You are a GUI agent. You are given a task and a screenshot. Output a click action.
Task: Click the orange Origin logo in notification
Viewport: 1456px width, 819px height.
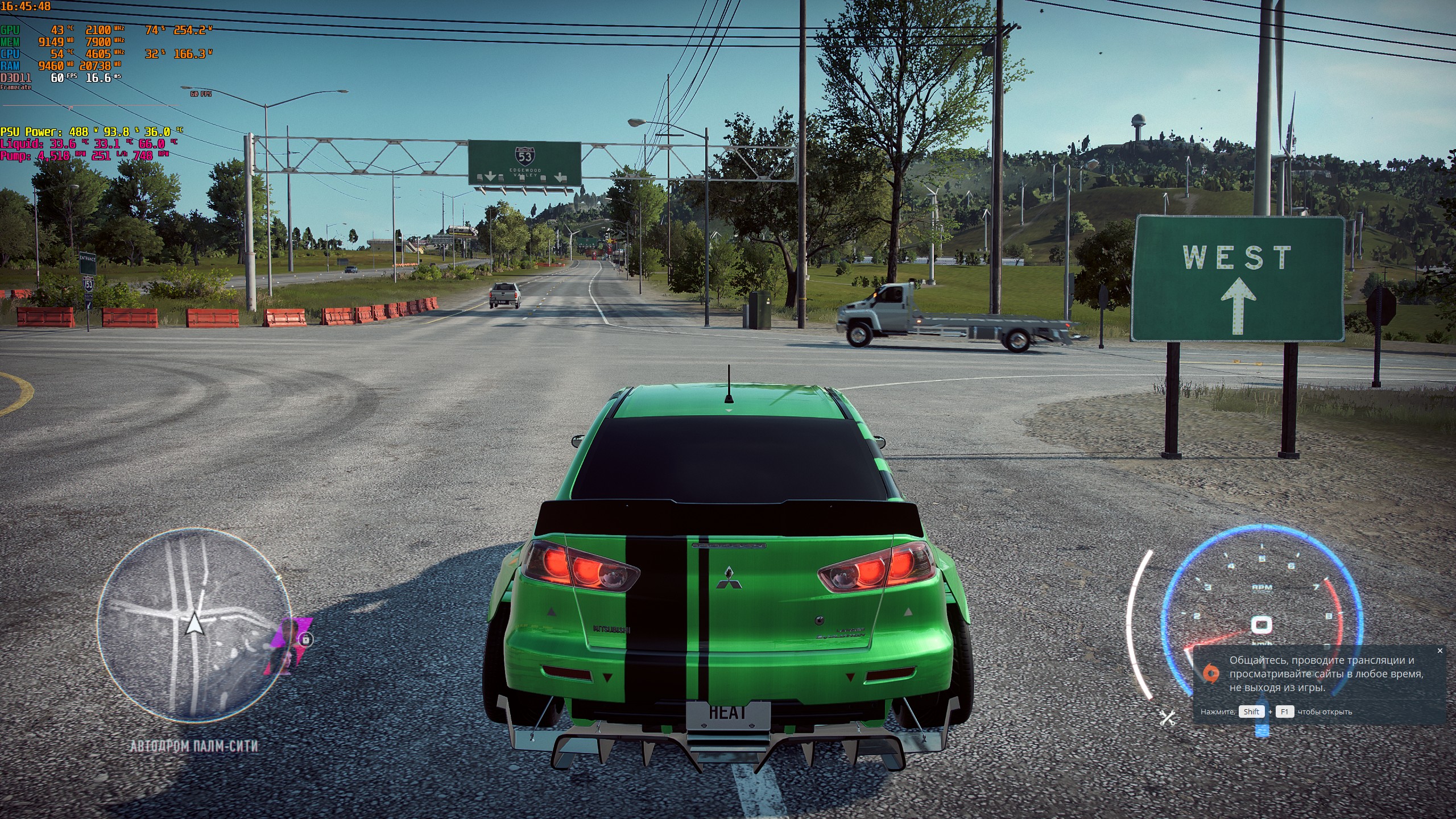click(1211, 673)
